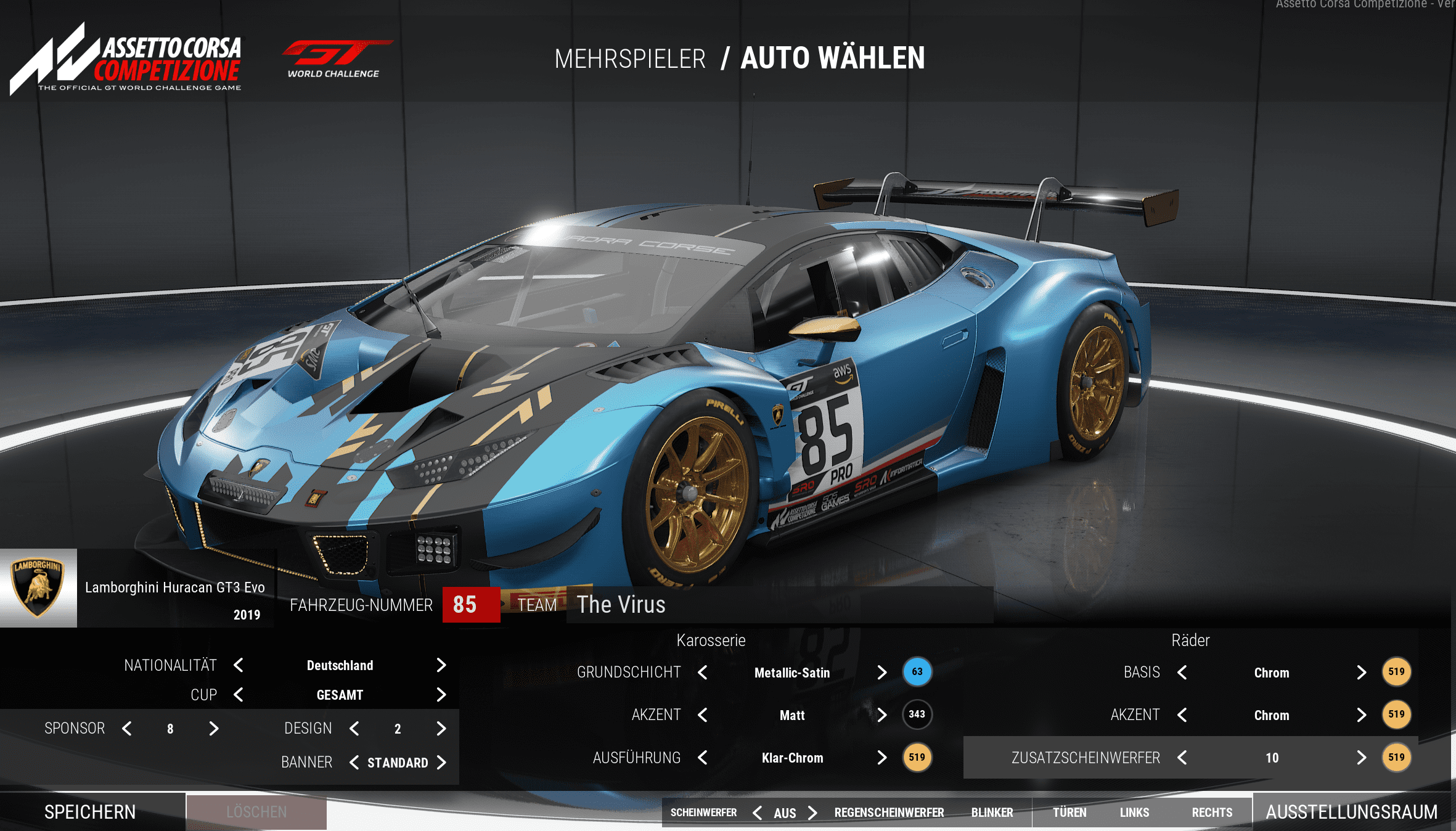Open the Ausführung color 519 swatch
The height and width of the screenshot is (831, 1456).
click(917, 758)
